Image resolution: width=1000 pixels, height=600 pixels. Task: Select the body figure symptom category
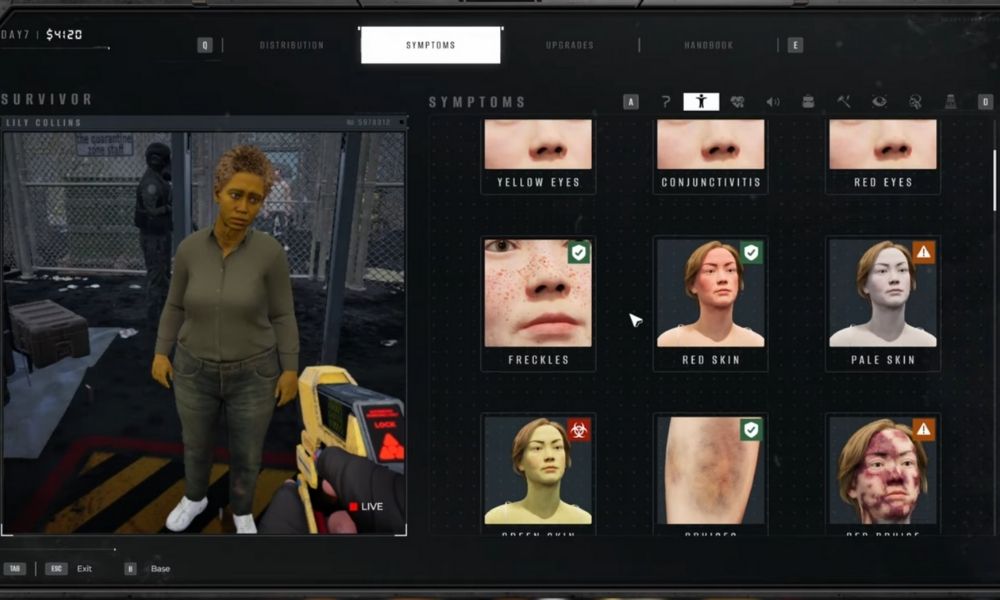(701, 101)
